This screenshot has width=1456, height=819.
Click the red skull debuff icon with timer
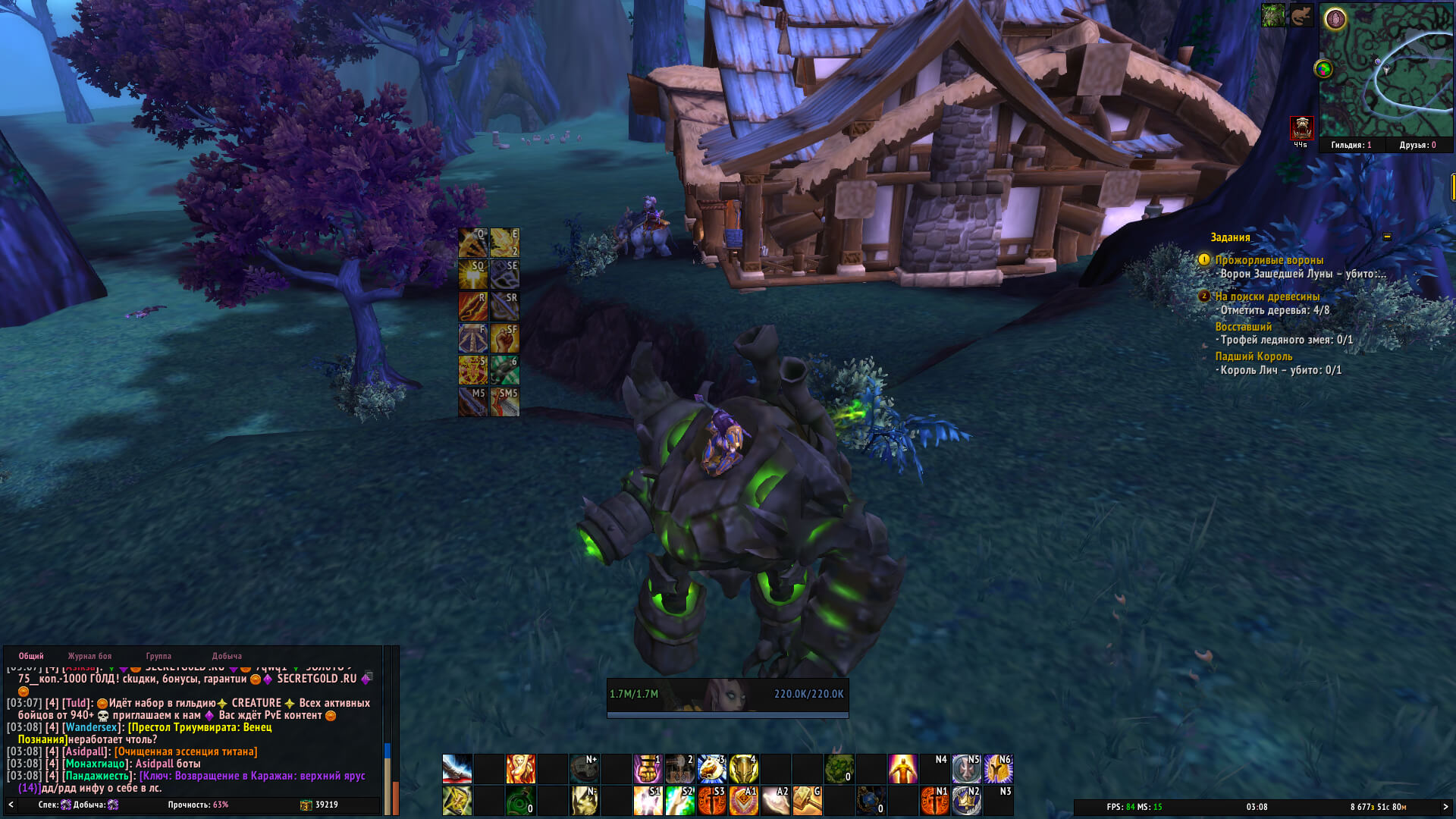1301,127
